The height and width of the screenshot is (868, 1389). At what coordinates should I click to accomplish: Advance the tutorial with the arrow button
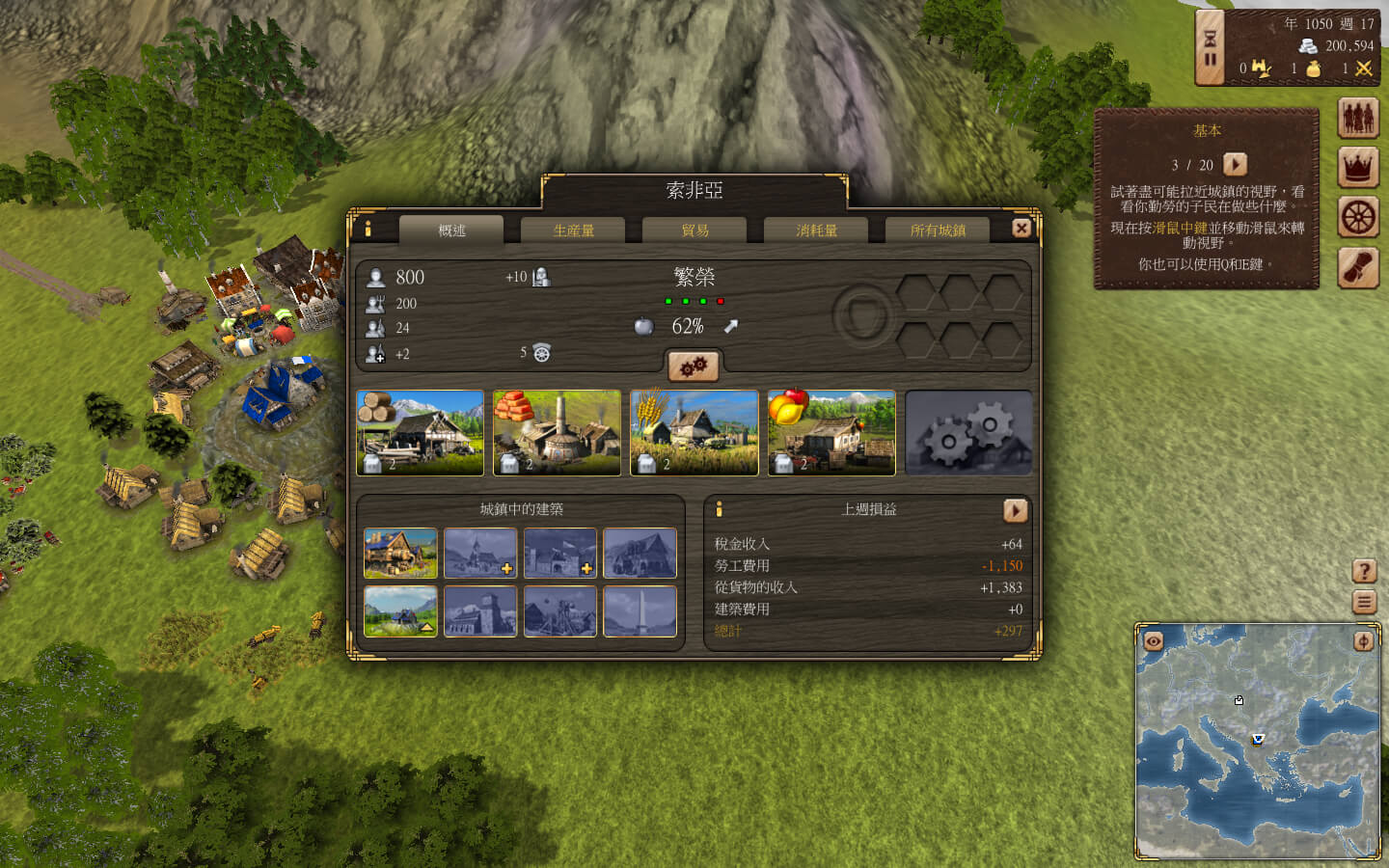coord(1235,165)
